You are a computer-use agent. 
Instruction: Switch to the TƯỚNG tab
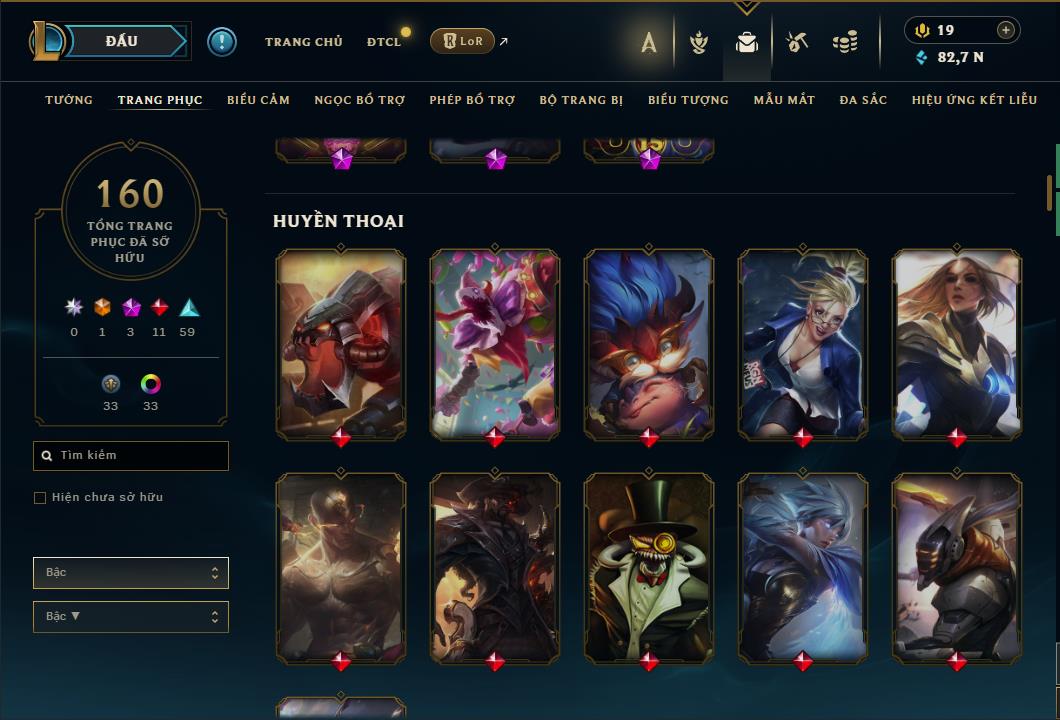pos(69,100)
